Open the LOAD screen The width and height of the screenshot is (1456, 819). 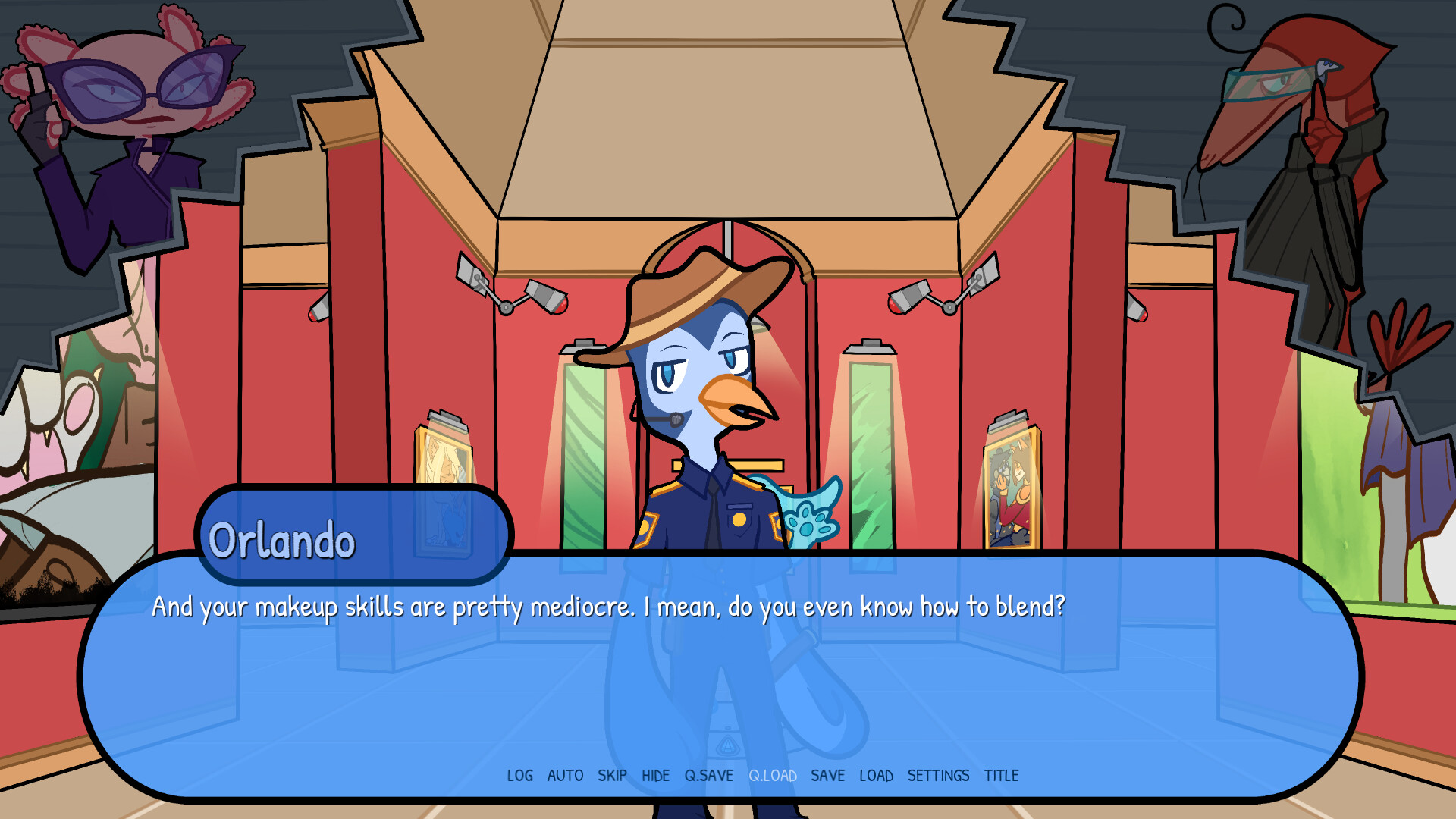point(877,776)
